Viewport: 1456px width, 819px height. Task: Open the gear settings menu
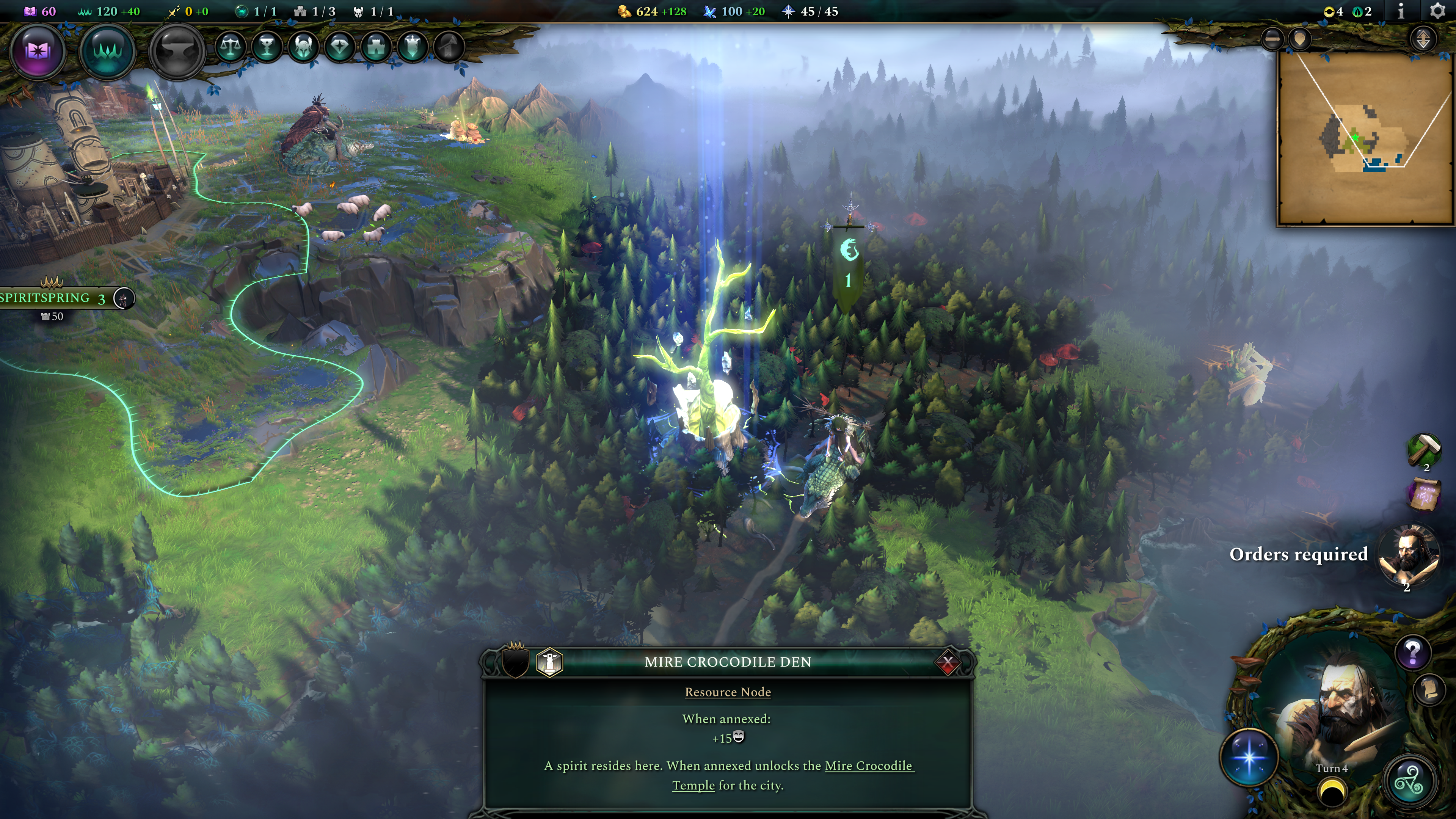[1437, 11]
